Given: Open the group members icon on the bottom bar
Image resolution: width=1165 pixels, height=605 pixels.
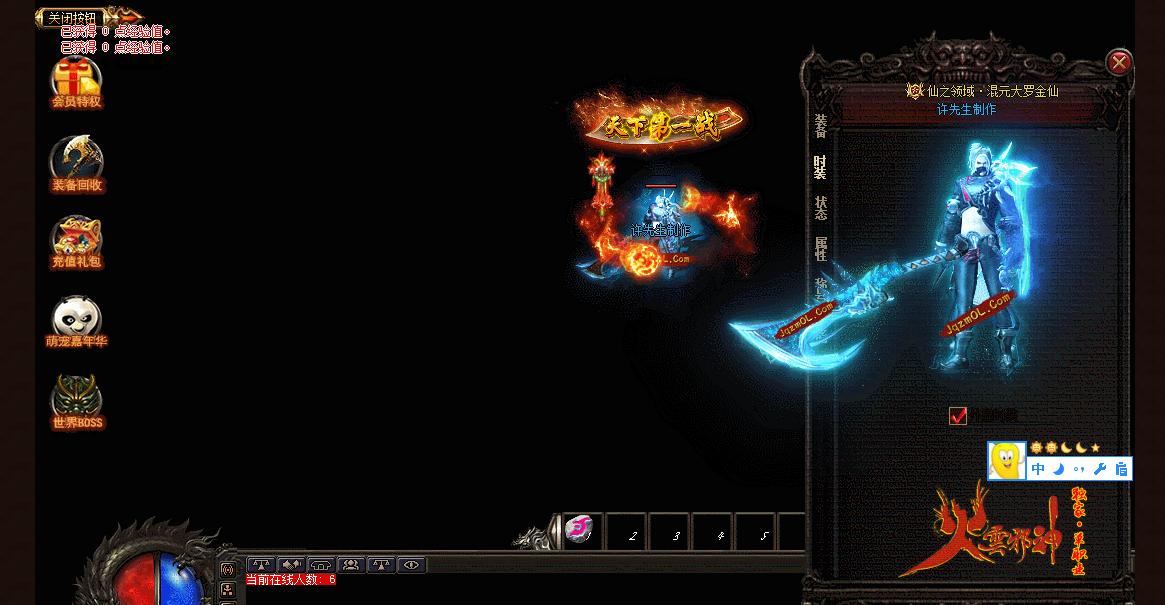Looking at the screenshot, I should (351, 565).
